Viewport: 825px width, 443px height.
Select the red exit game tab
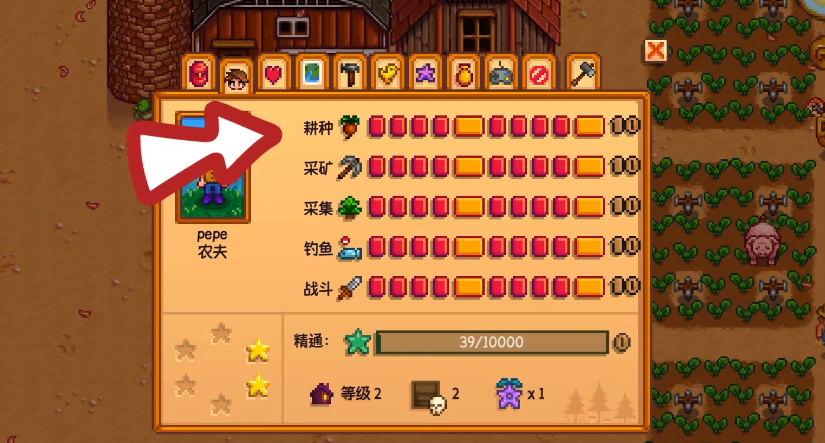coord(537,75)
